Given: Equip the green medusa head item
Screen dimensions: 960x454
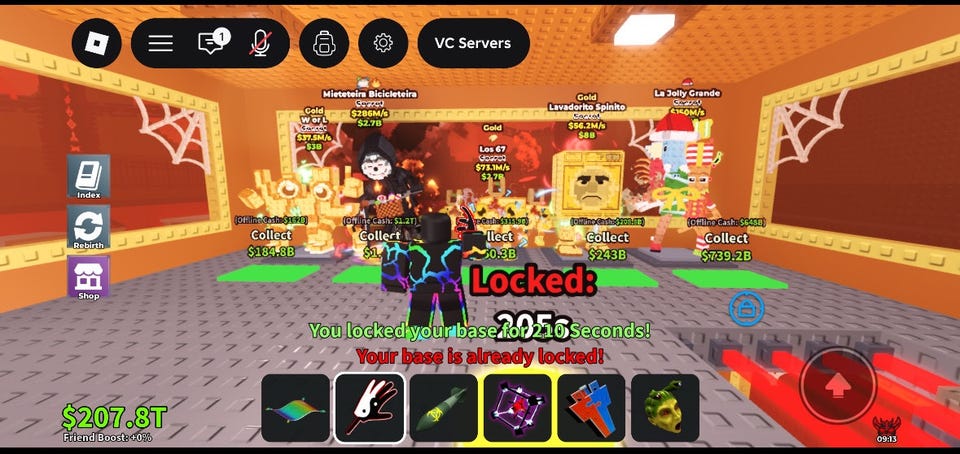Looking at the screenshot, I should [x=665, y=408].
